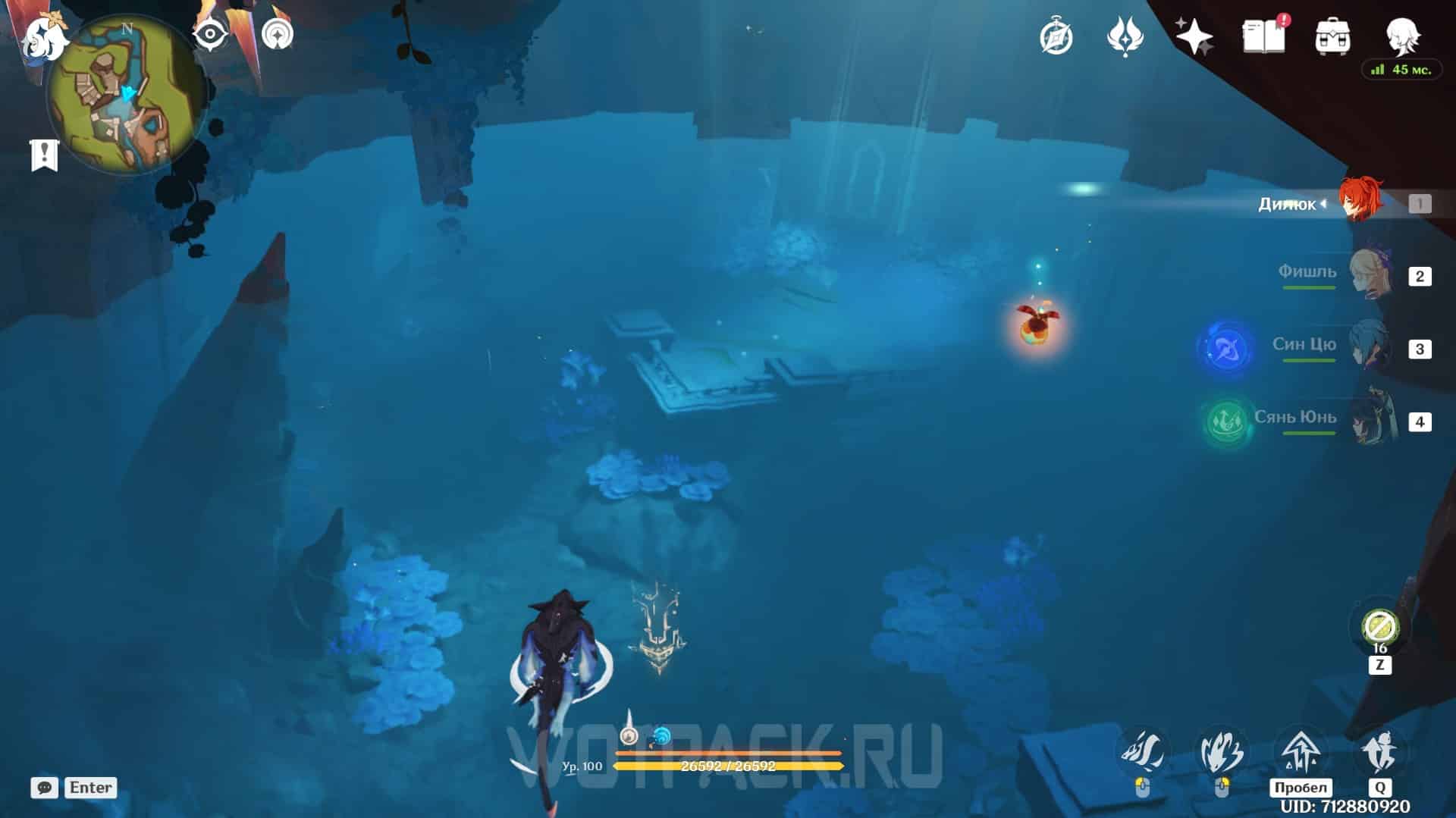Activate the second underwater skill icon
The image size is (1456, 818).
tap(1221, 753)
